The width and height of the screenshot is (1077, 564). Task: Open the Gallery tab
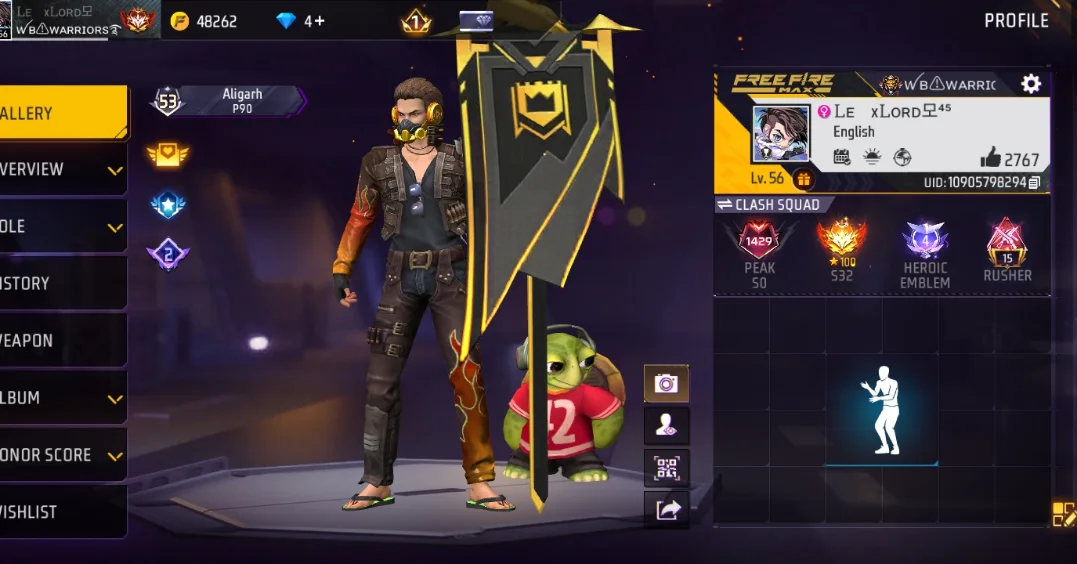[60, 113]
